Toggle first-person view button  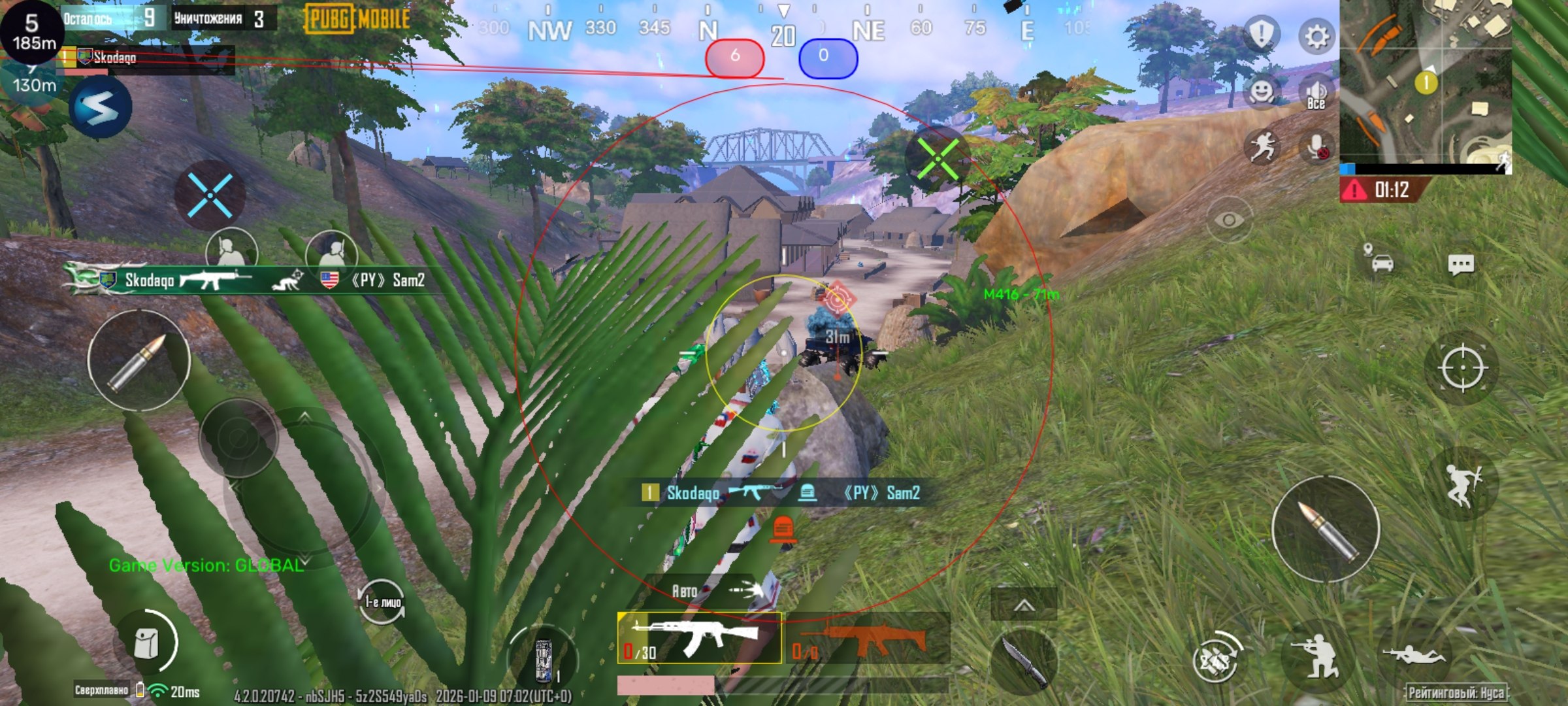[382, 601]
